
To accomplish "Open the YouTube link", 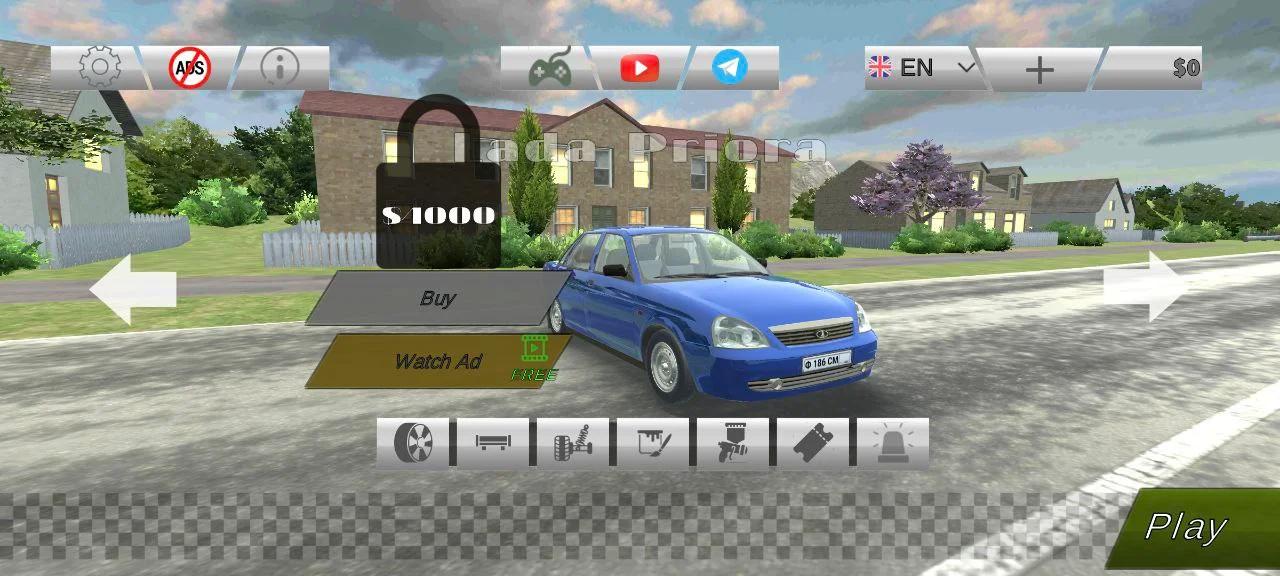I will [640, 68].
